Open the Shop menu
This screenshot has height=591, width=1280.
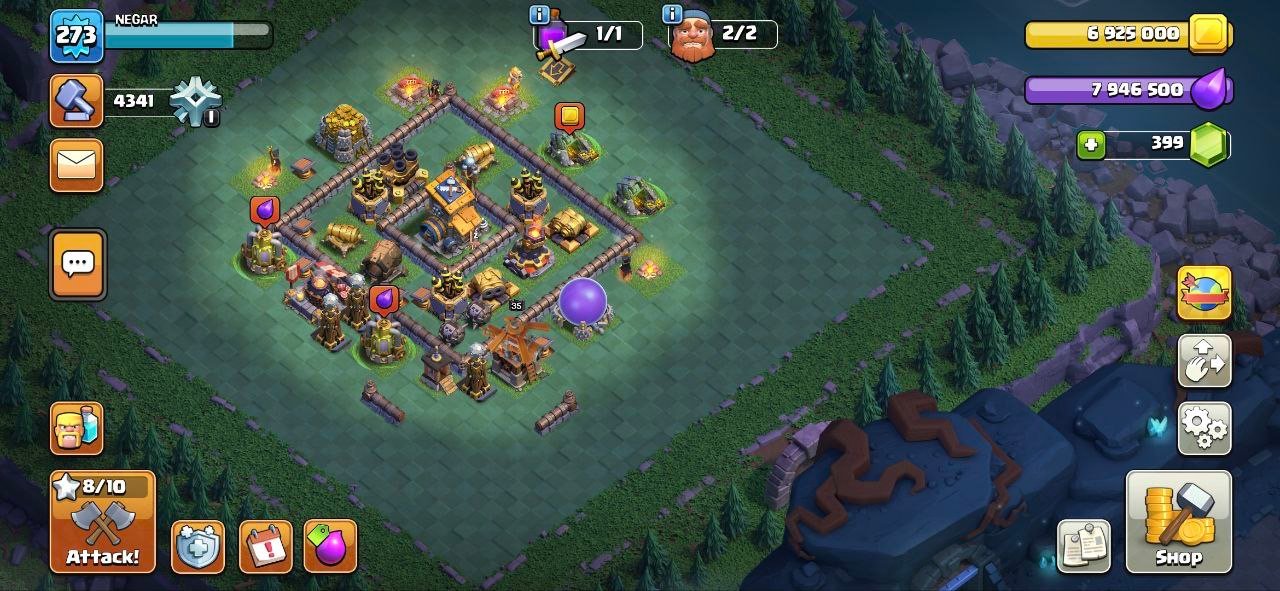click(1178, 521)
